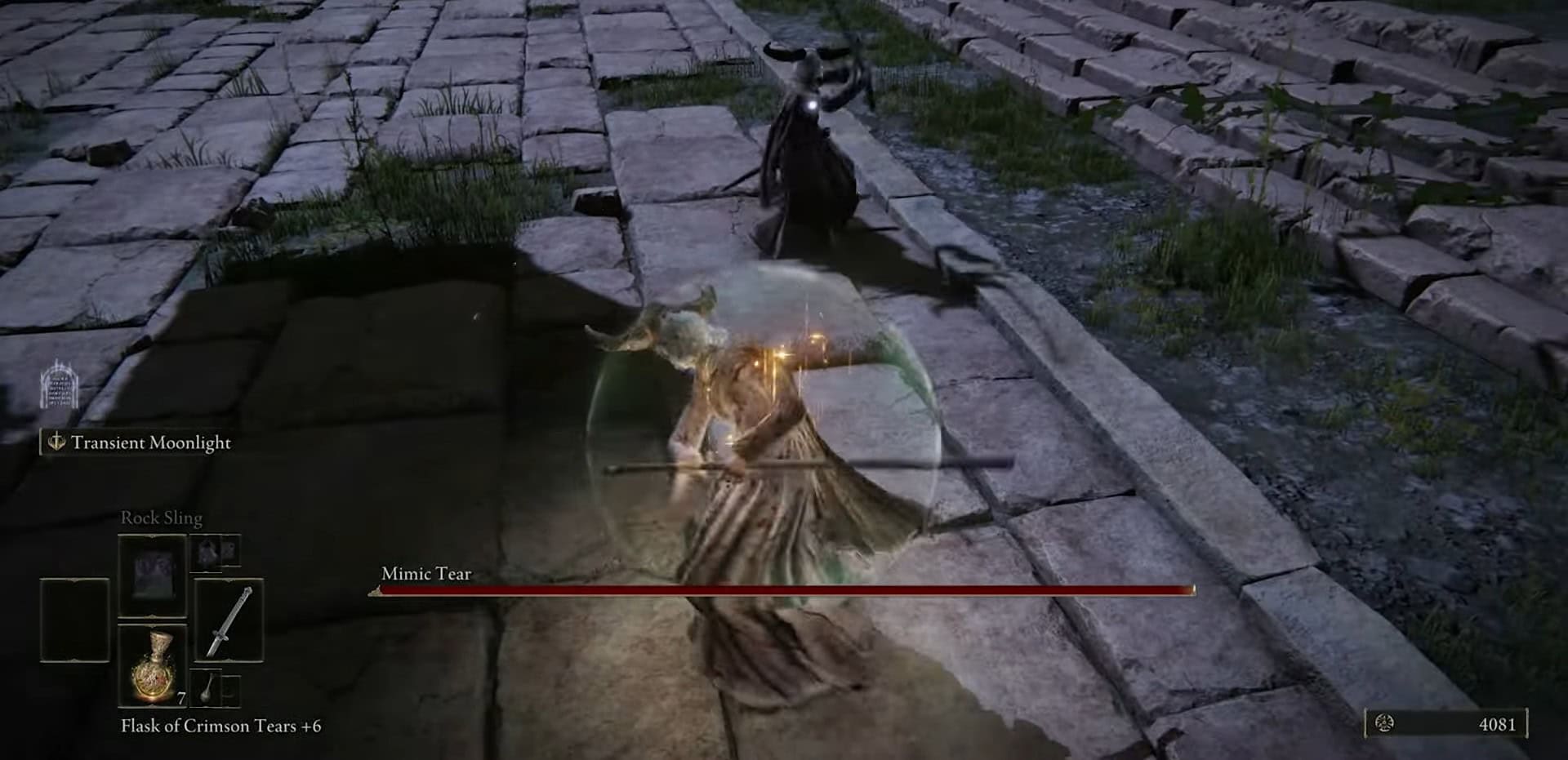Image resolution: width=1568 pixels, height=760 pixels.
Task: Click the Transient Moonlight text banner
Action: pyautogui.click(x=151, y=445)
